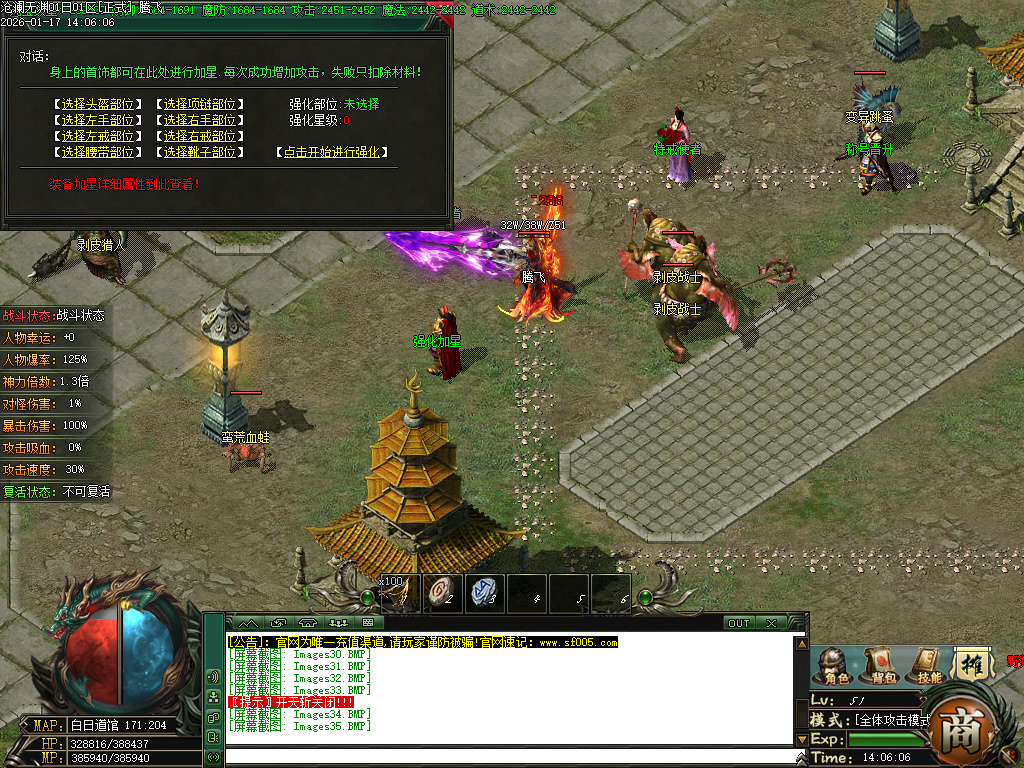This screenshot has height=768, width=1024.
Task: Select the right hand option 选择右手部位
Action: coord(200,120)
